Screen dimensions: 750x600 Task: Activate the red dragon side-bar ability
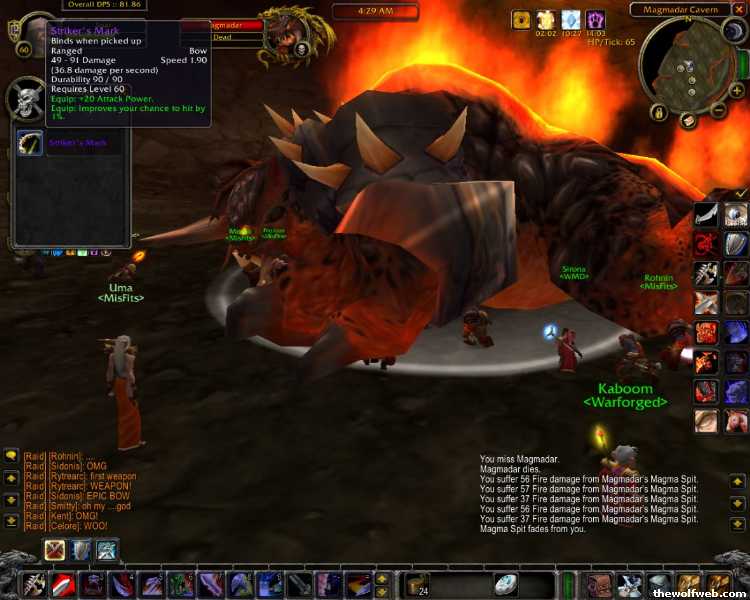(706, 244)
